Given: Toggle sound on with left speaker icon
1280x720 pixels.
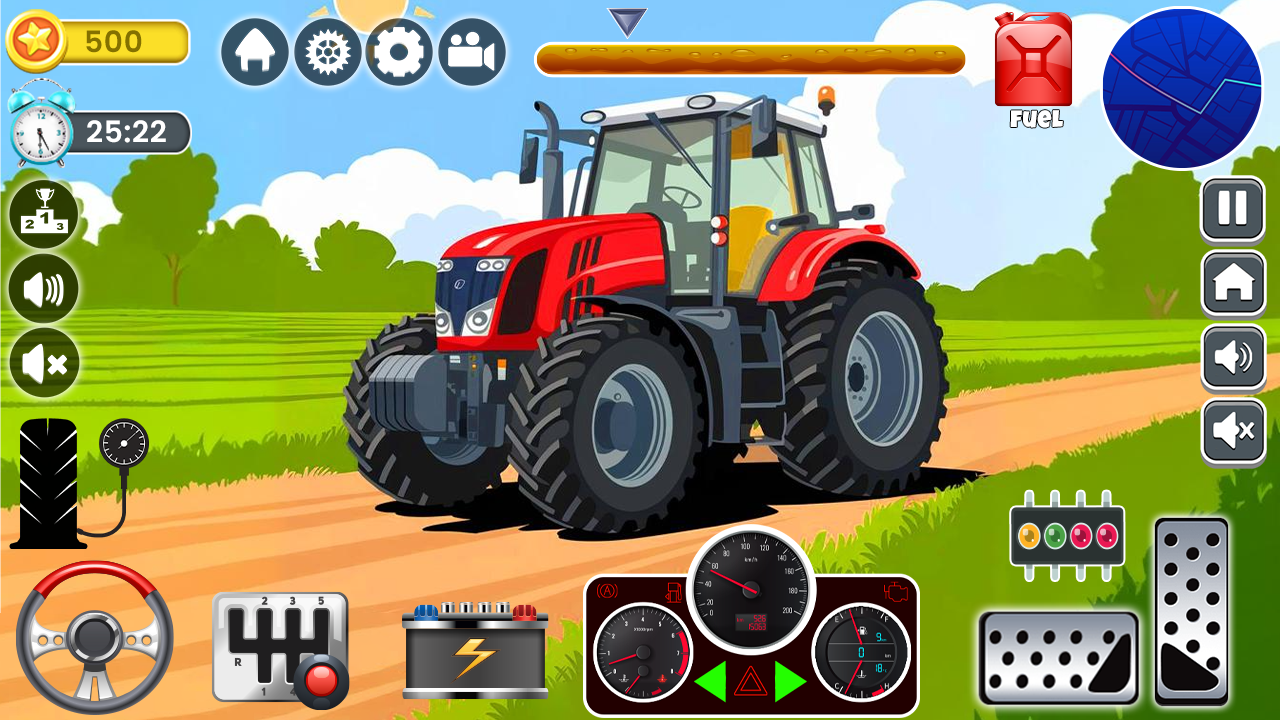Looking at the screenshot, I should (42, 290).
